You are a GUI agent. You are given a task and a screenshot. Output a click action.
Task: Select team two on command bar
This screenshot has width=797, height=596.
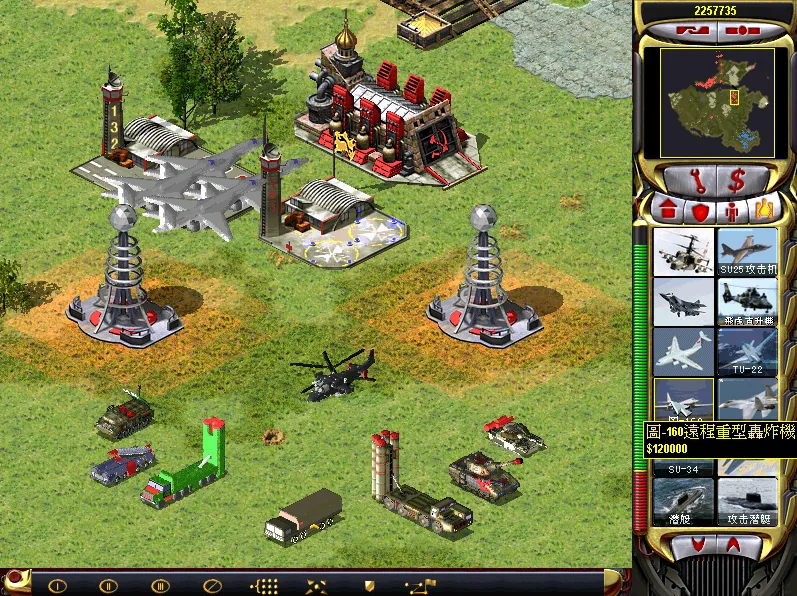click(x=109, y=585)
